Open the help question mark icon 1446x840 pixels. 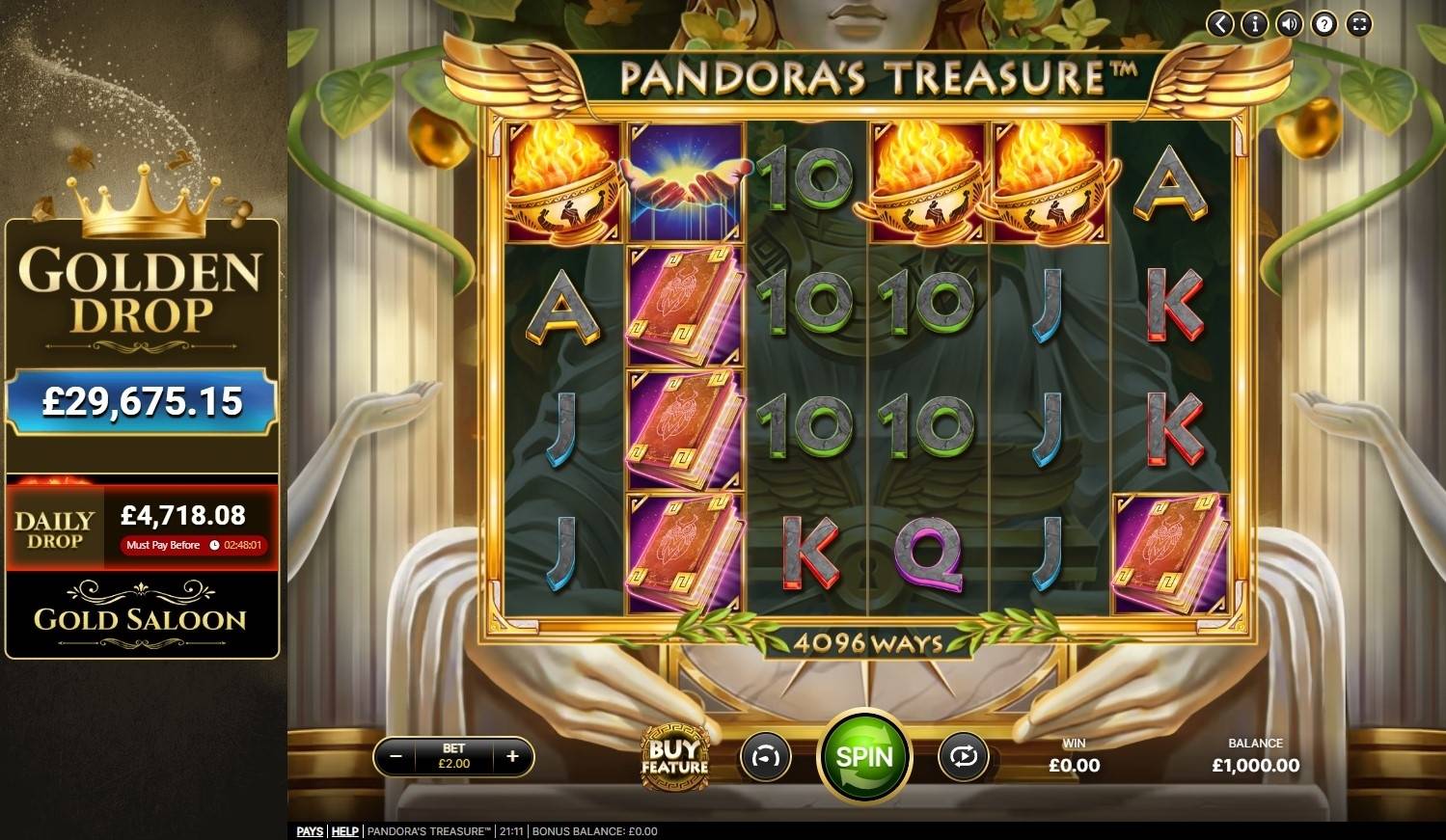(1323, 24)
